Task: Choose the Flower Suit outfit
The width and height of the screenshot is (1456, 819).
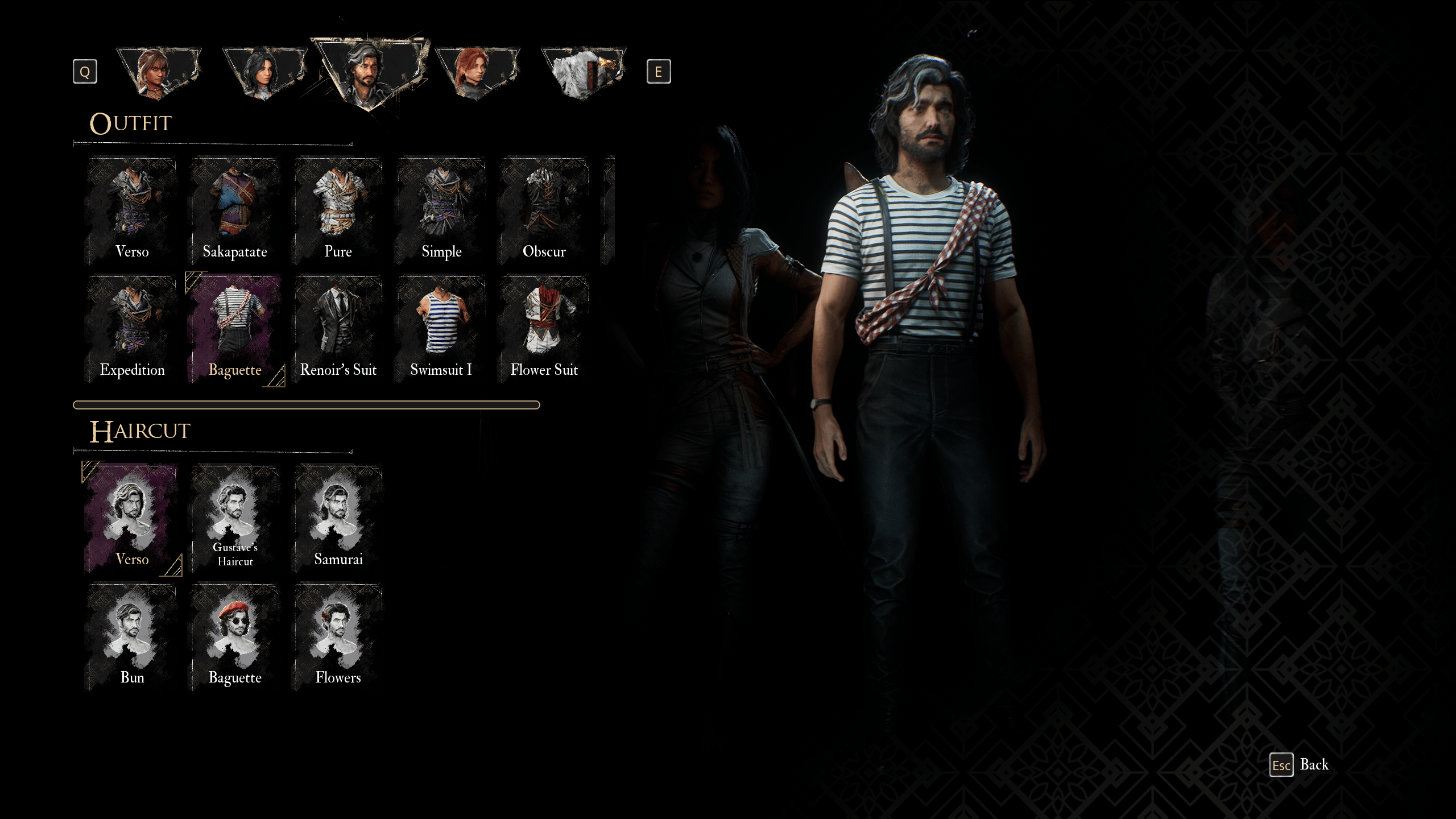Action: coord(544,330)
